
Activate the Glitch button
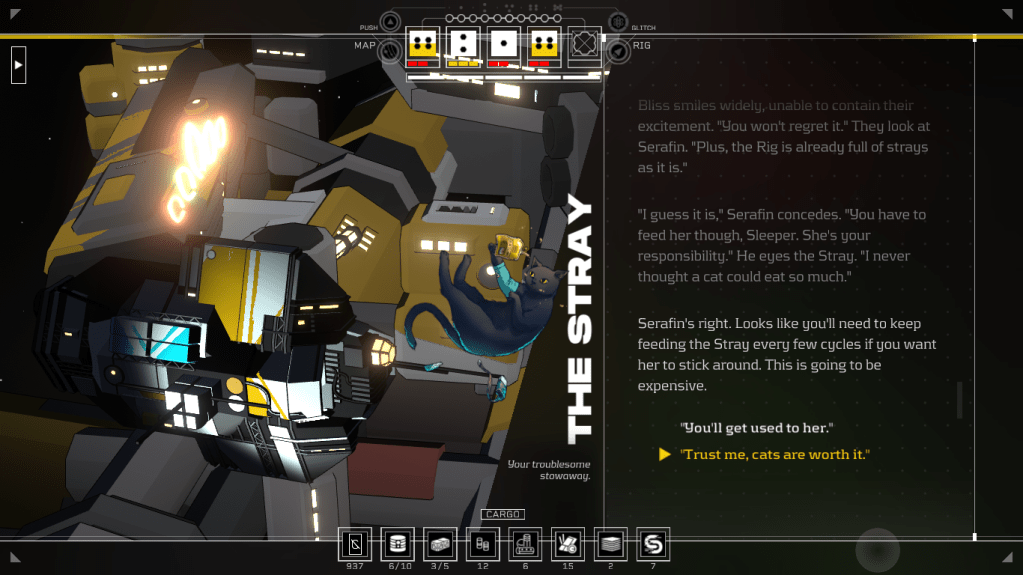point(618,23)
